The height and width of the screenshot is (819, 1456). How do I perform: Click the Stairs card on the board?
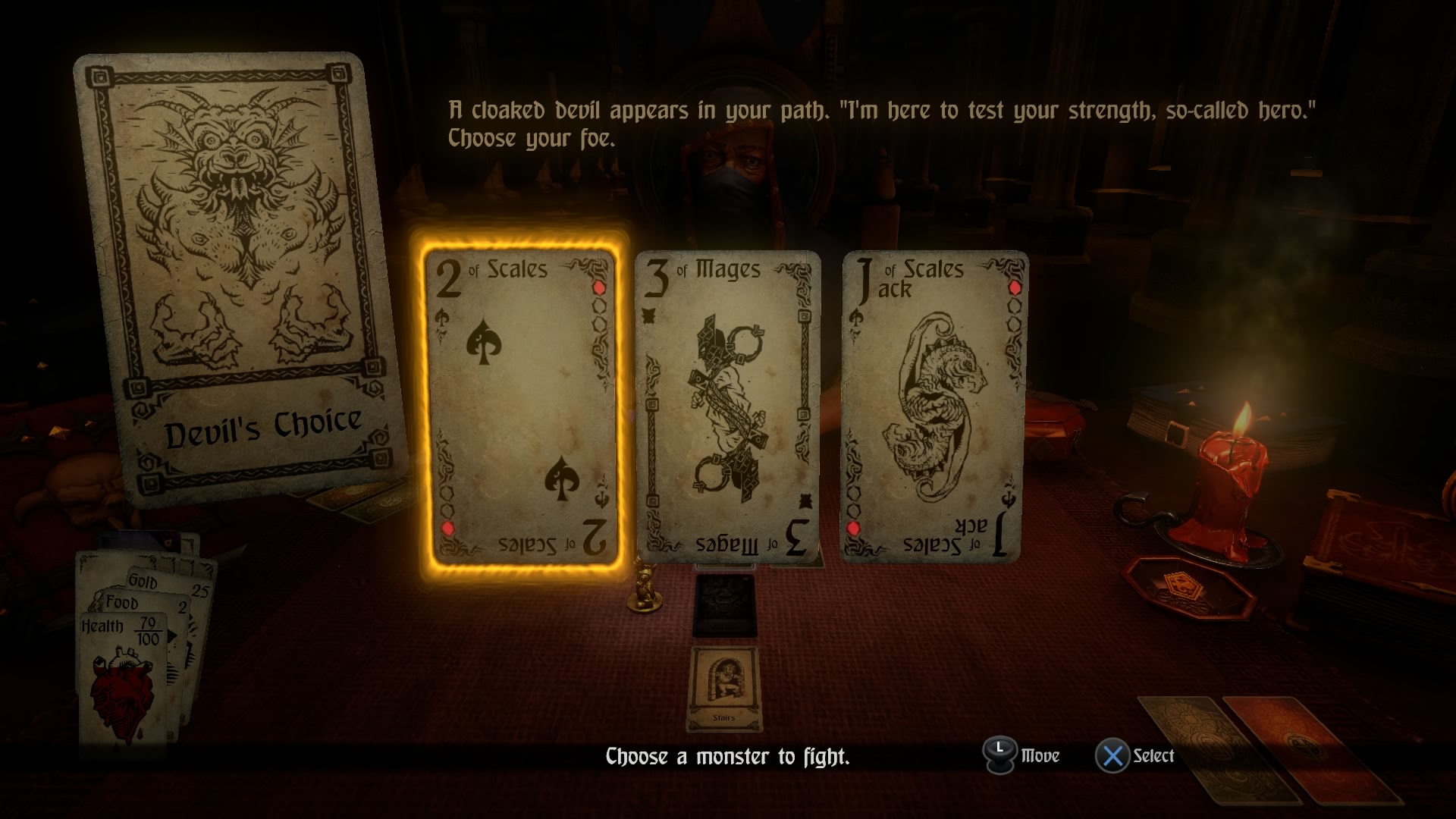(x=726, y=690)
